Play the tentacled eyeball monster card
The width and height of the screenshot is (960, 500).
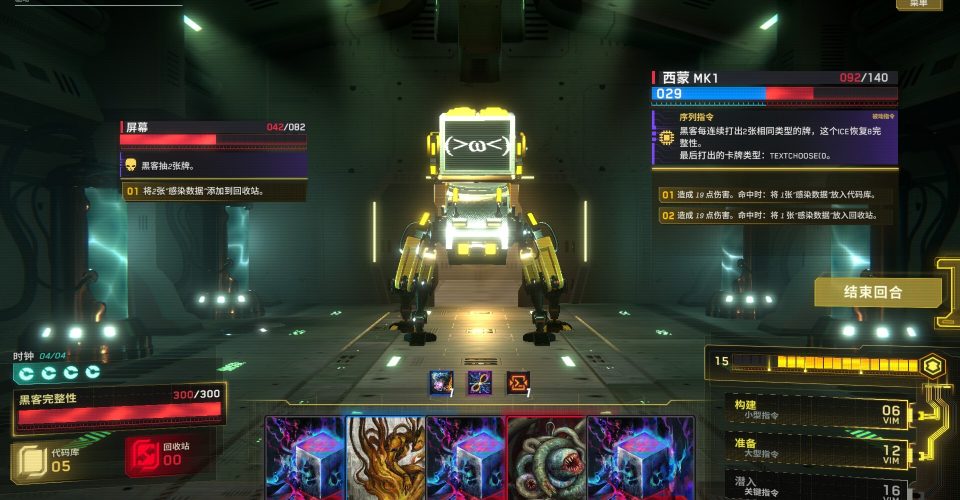(x=546, y=458)
